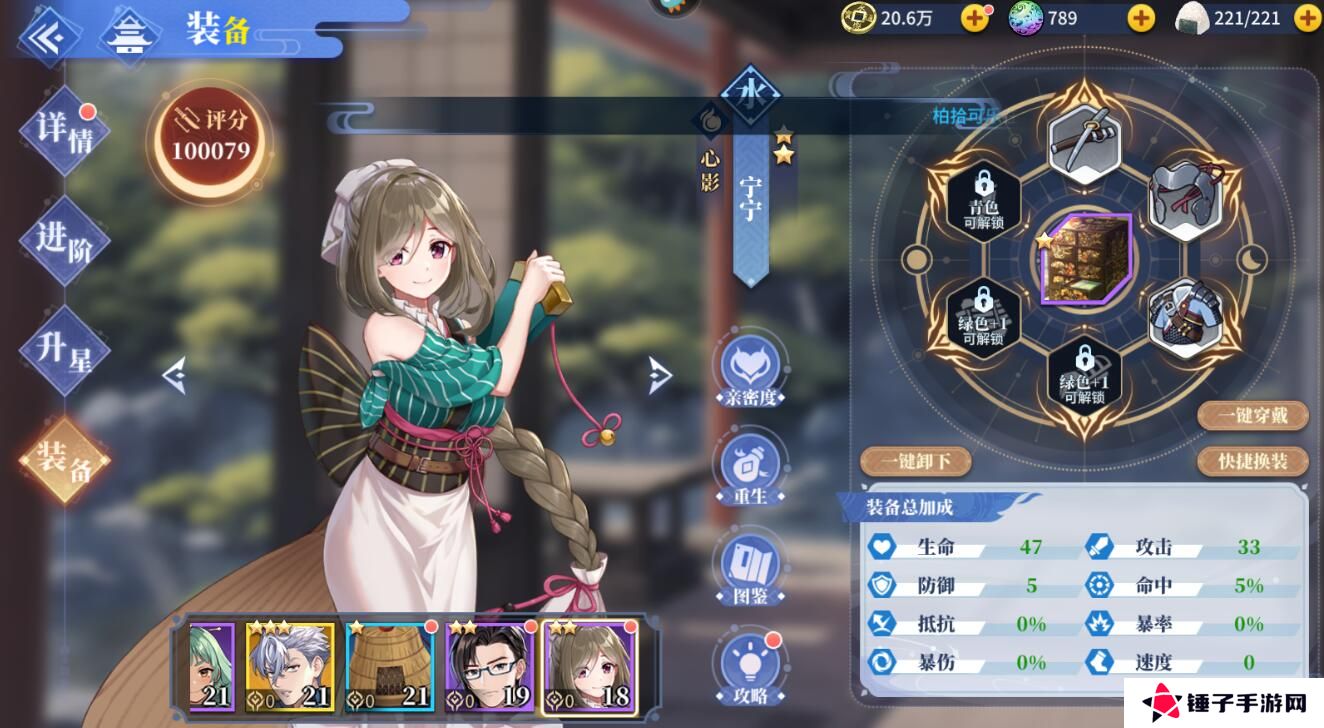The height and width of the screenshot is (728, 1324).
Task: Select the central lacquered chest equipment slot
Action: coord(1084,259)
